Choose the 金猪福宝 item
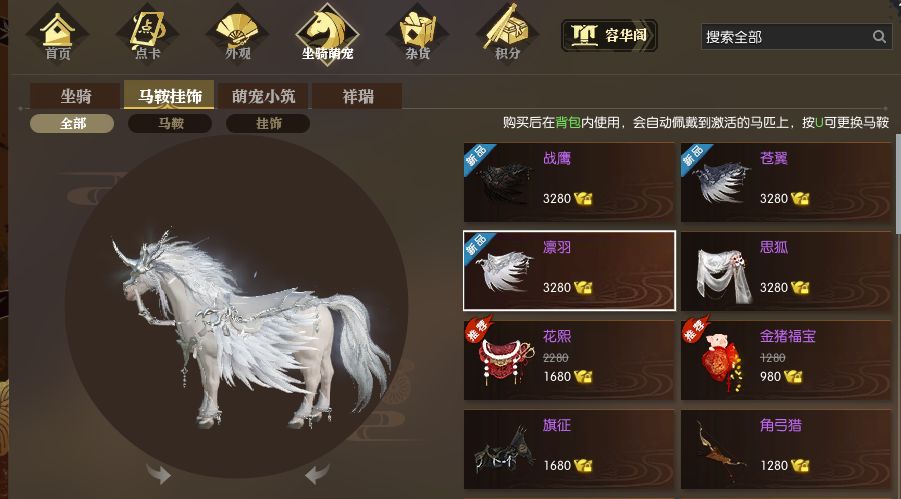This screenshot has width=901, height=499. tap(786, 359)
